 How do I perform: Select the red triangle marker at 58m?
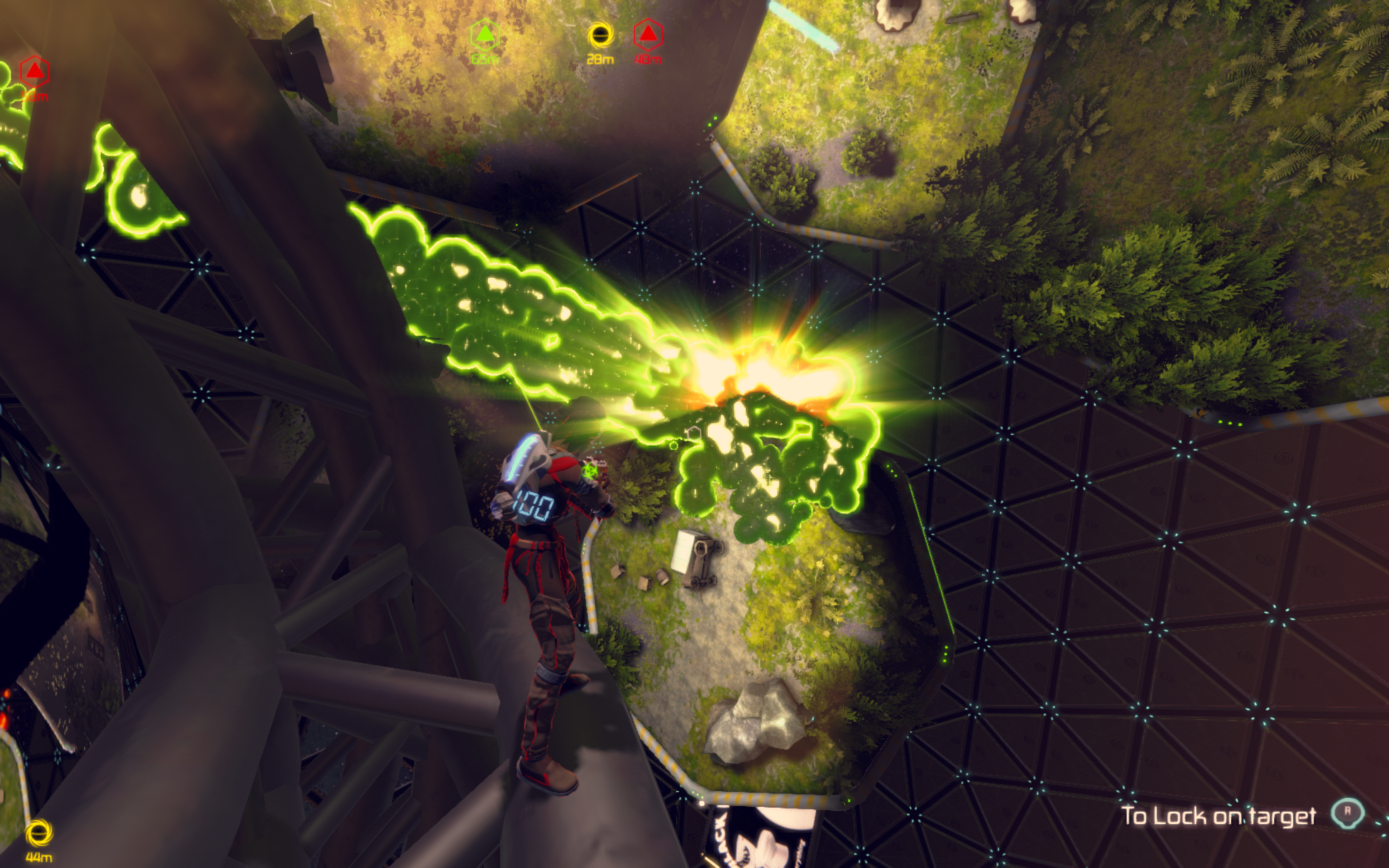point(35,72)
